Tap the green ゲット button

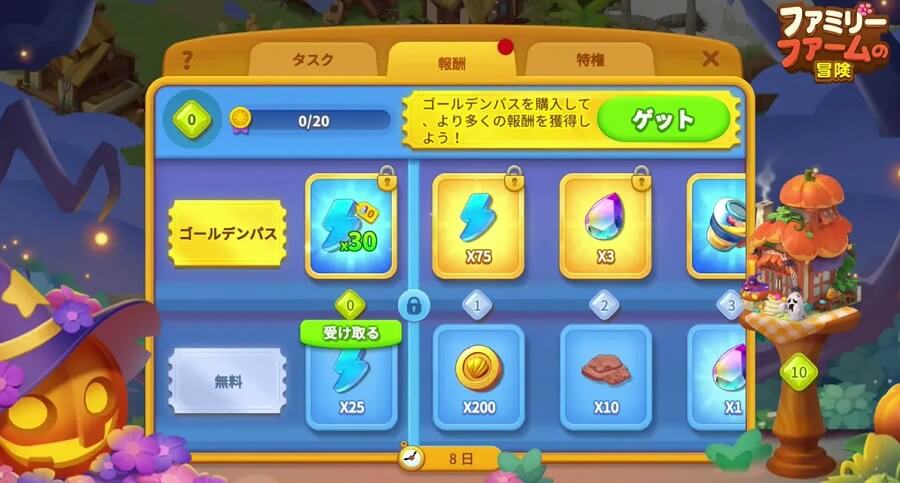(662, 121)
